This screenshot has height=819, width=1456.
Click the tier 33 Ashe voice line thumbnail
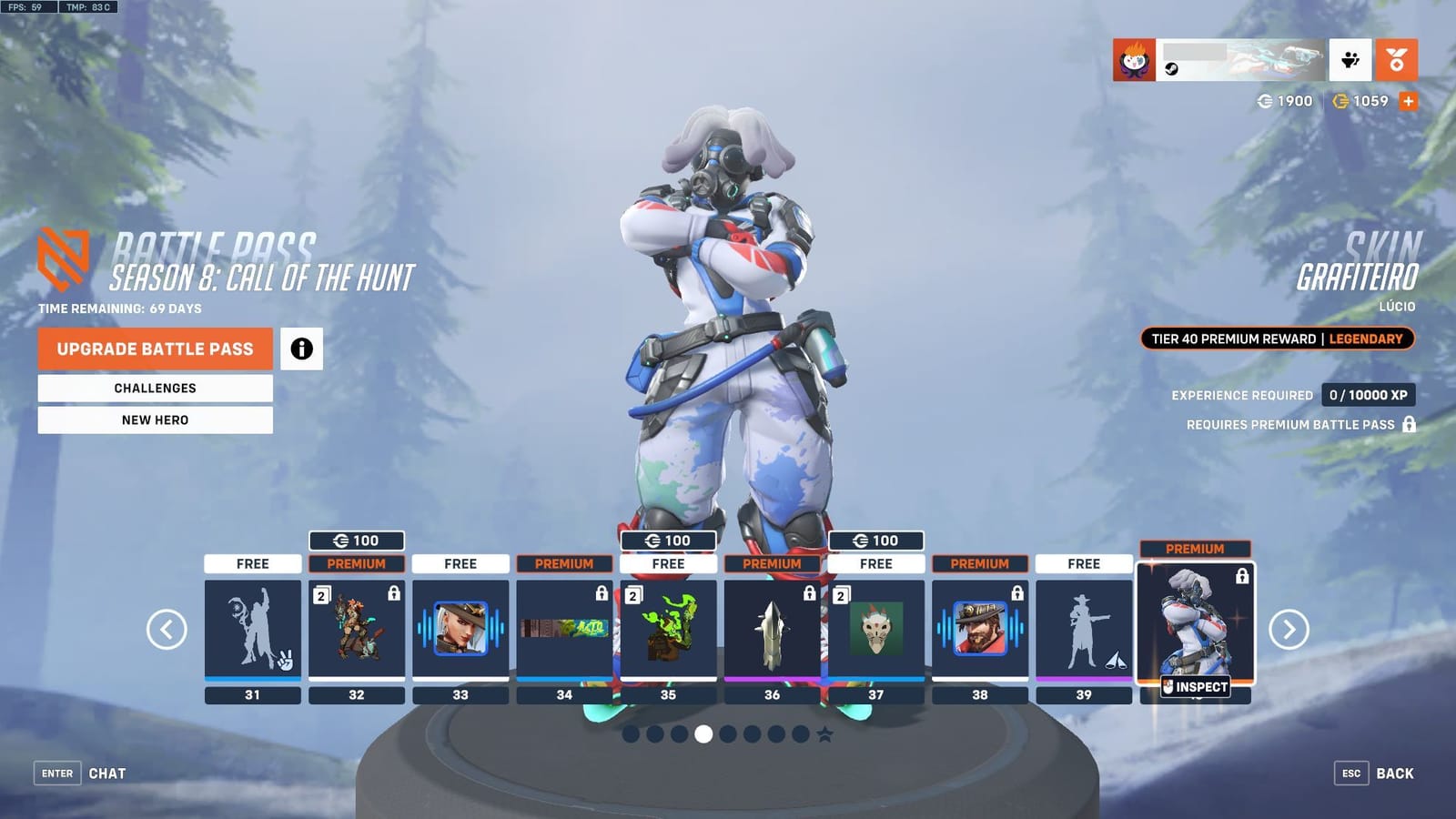460,628
